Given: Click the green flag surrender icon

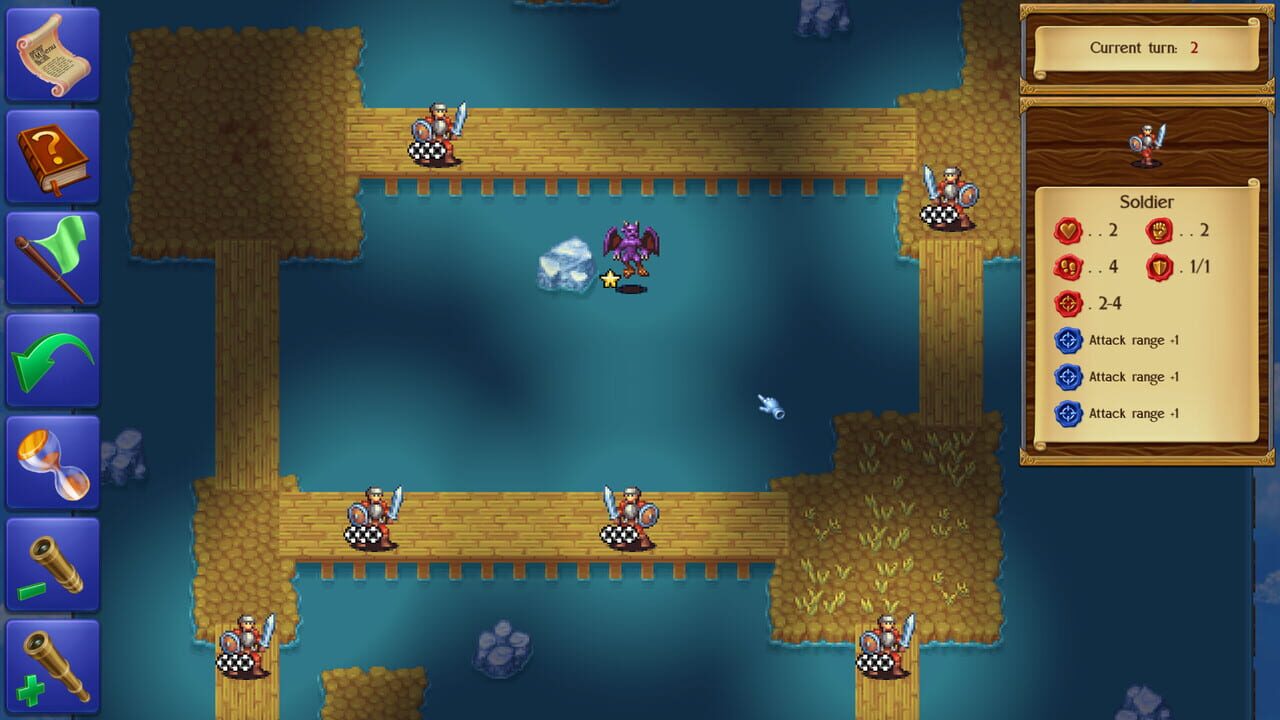Looking at the screenshot, I should point(52,258).
